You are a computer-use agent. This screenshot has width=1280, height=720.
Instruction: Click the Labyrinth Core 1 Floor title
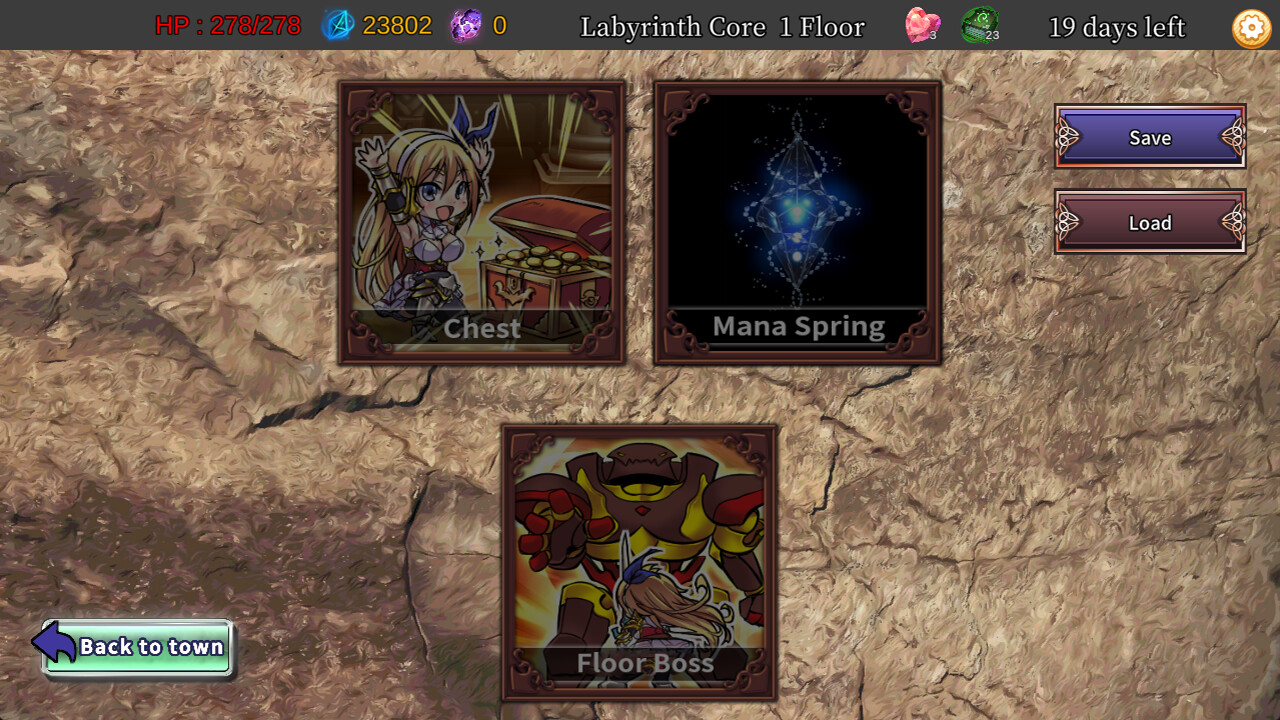click(722, 27)
